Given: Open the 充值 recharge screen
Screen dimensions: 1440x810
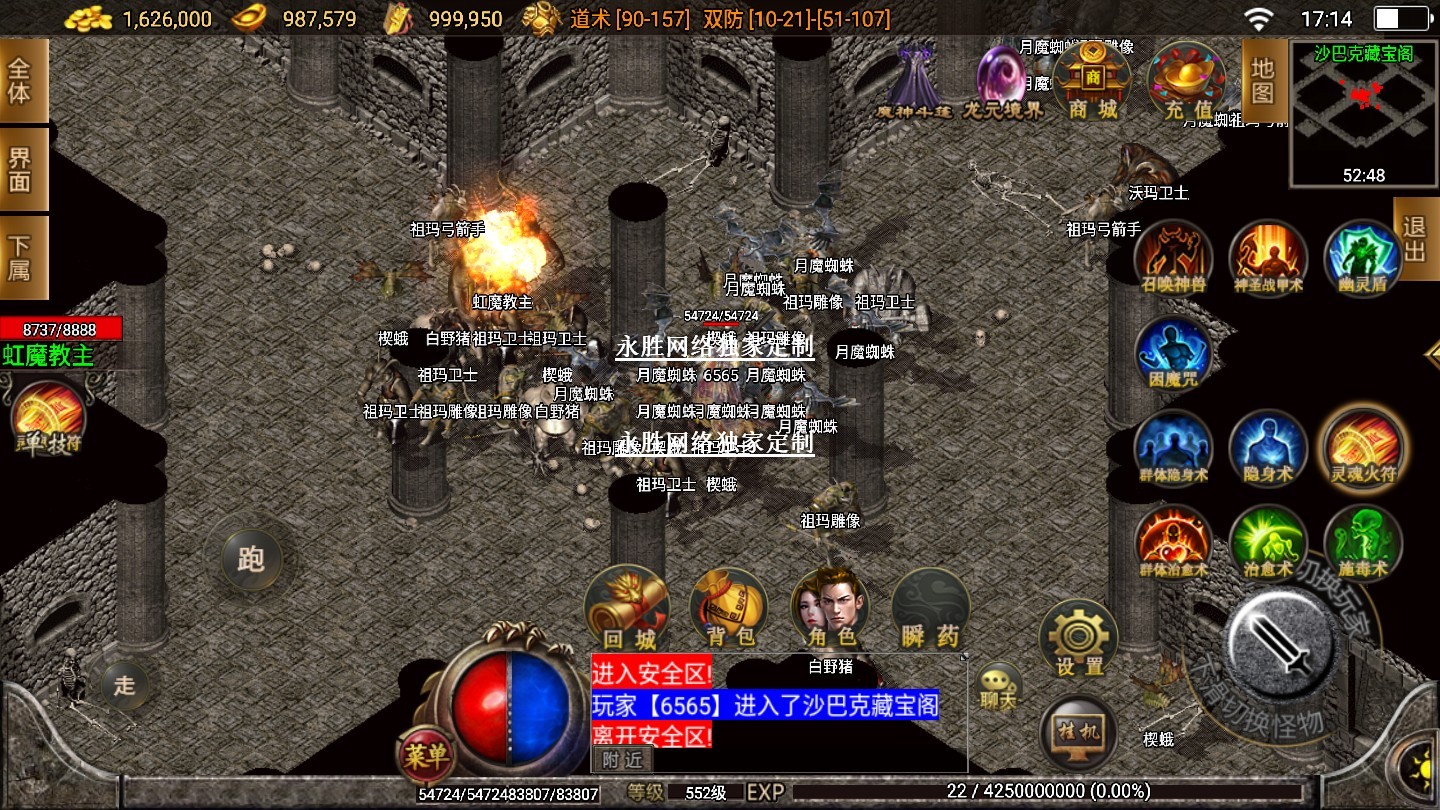Looking at the screenshot, I should coord(1187,81).
